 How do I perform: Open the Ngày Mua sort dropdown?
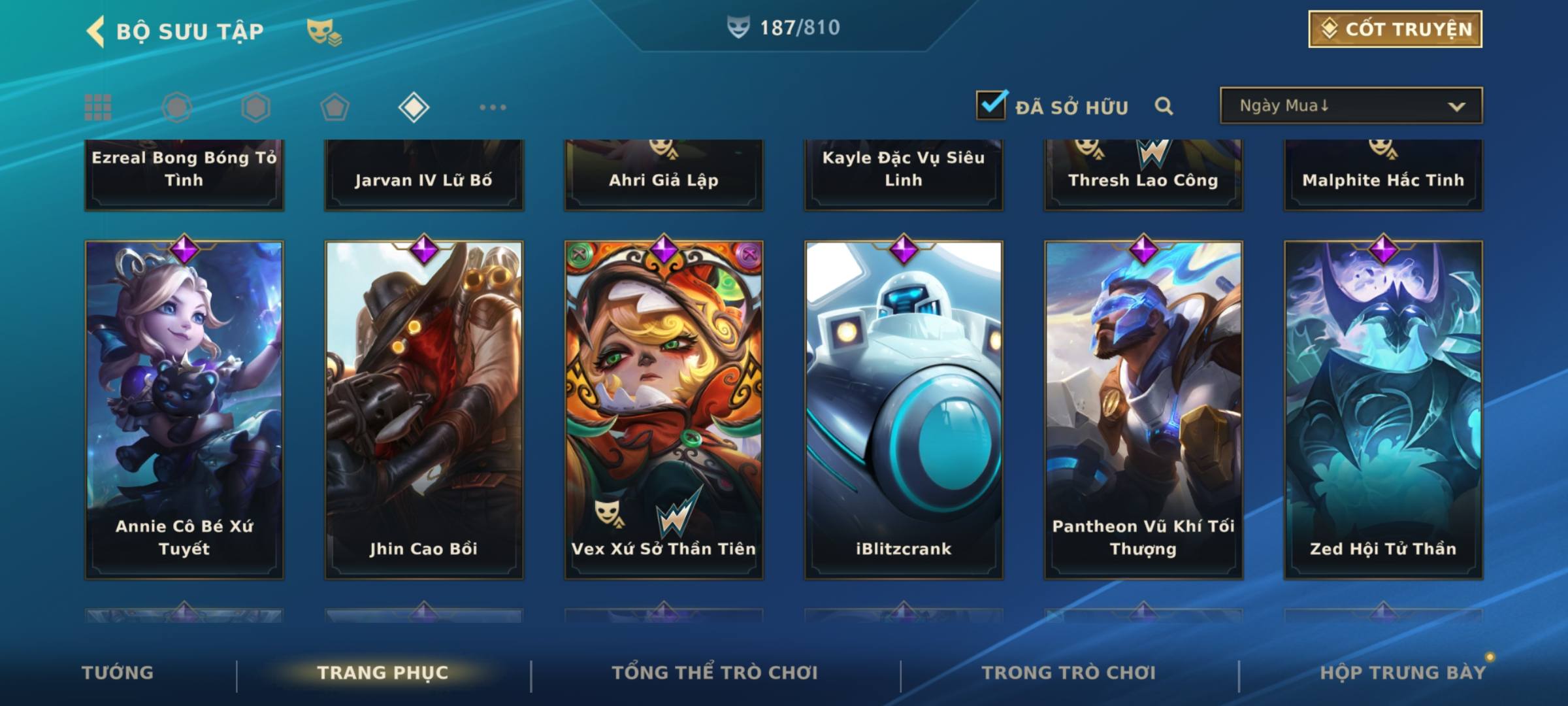tap(1350, 106)
